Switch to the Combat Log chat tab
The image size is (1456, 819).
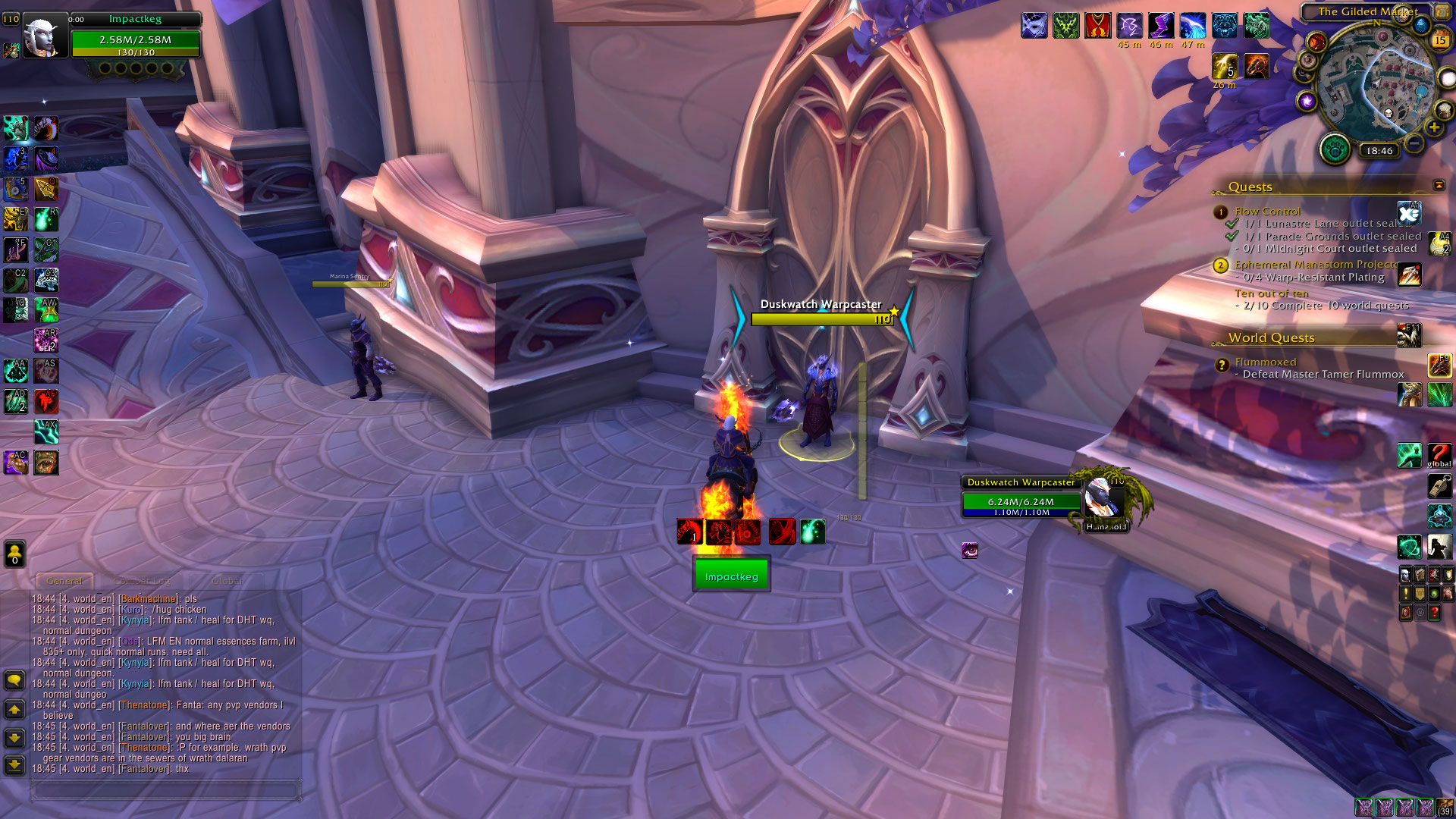tap(142, 581)
